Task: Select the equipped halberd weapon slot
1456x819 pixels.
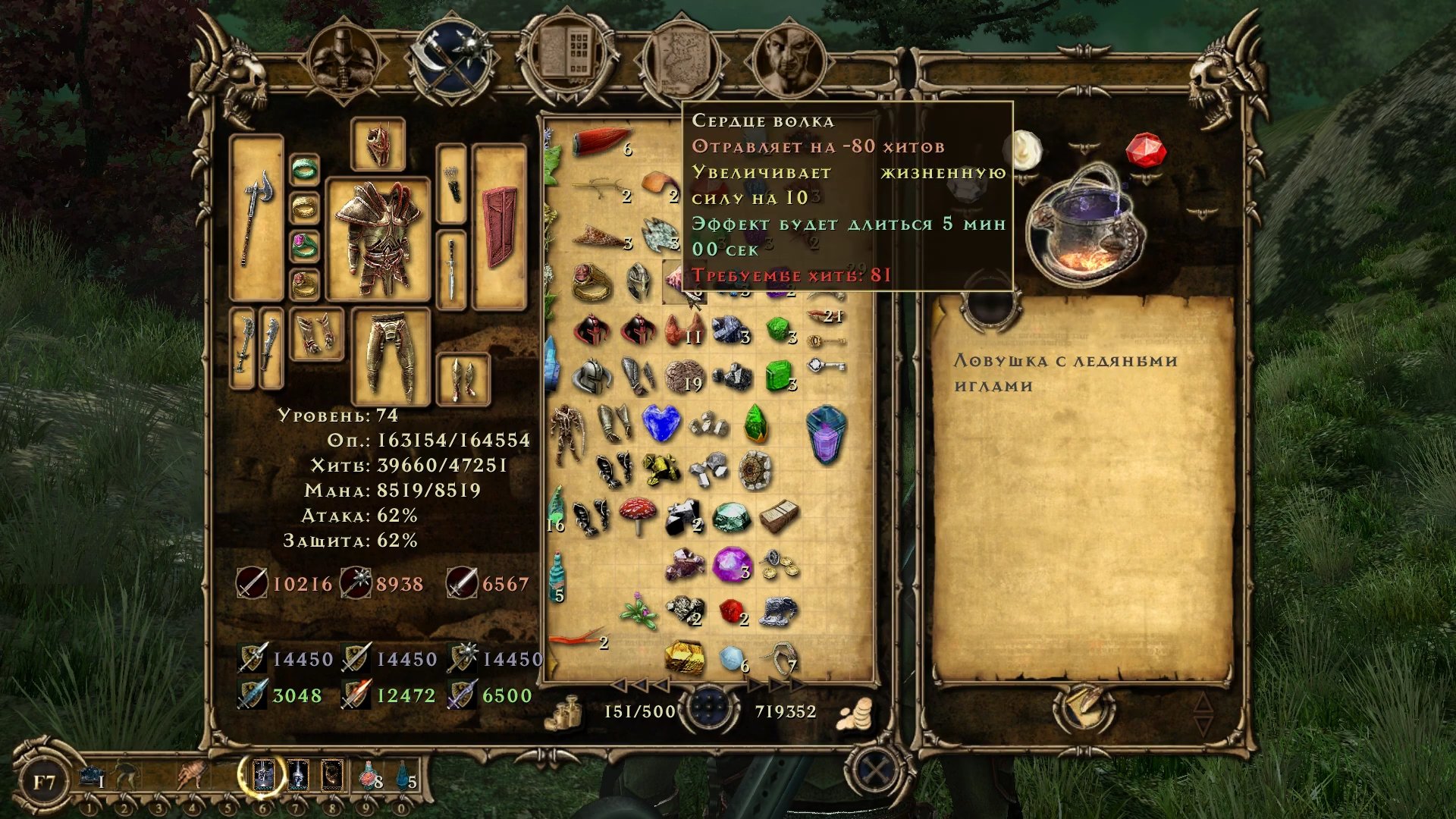Action: click(x=256, y=217)
